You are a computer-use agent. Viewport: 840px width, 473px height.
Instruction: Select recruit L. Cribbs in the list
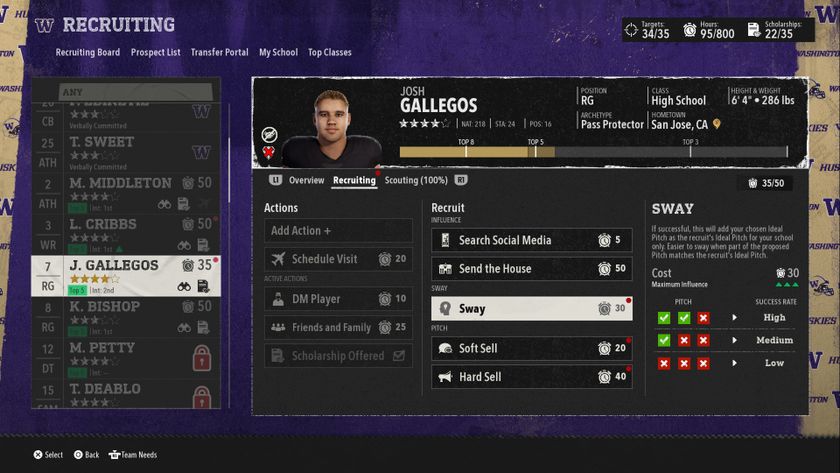point(125,233)
